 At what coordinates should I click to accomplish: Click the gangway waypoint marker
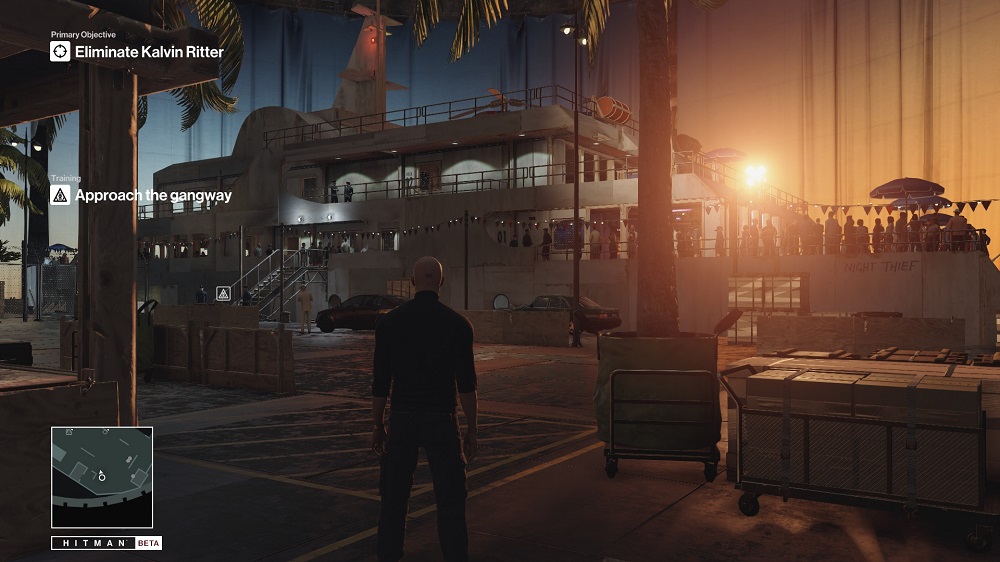coord(223,293)
